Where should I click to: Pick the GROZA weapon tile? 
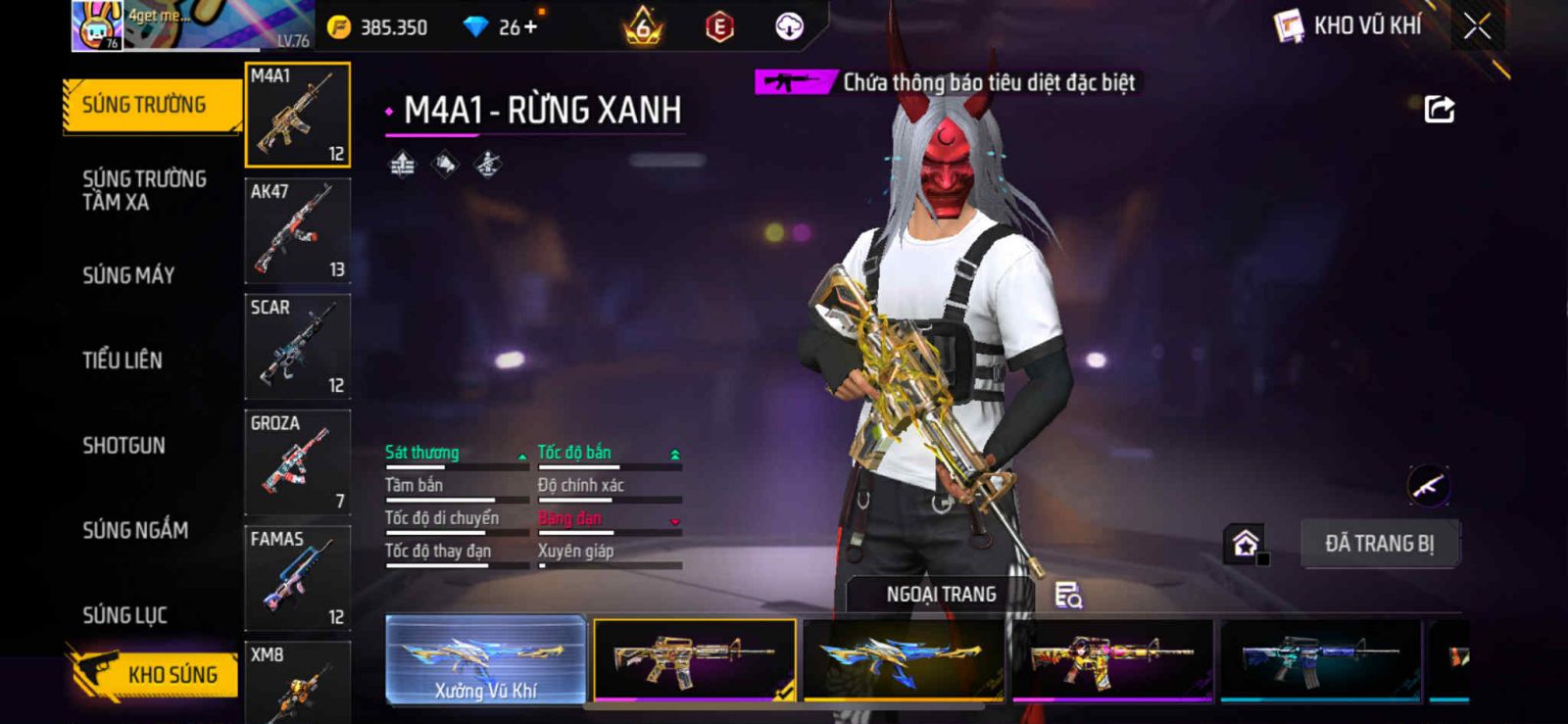297,462
